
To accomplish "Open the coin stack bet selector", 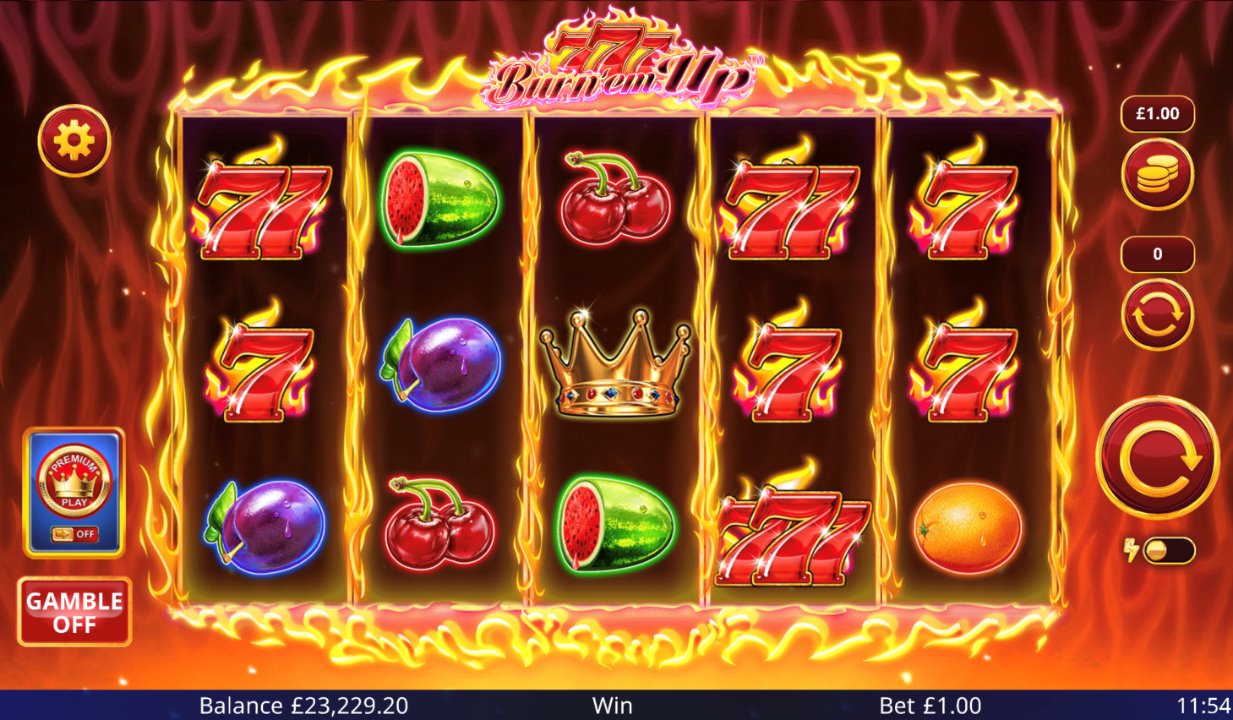I will pyautogui.click(x=1157, y=174).
